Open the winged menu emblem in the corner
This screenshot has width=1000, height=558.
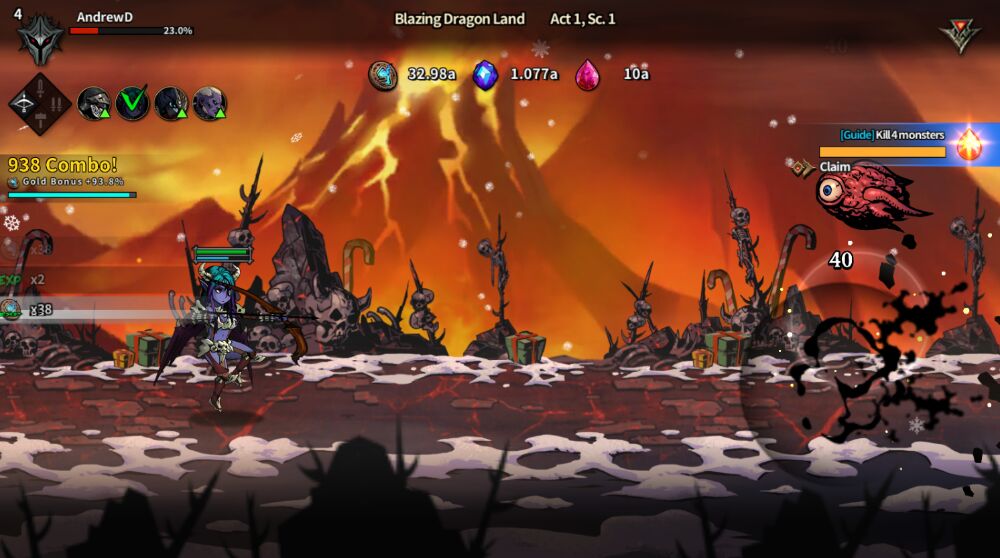959,35
